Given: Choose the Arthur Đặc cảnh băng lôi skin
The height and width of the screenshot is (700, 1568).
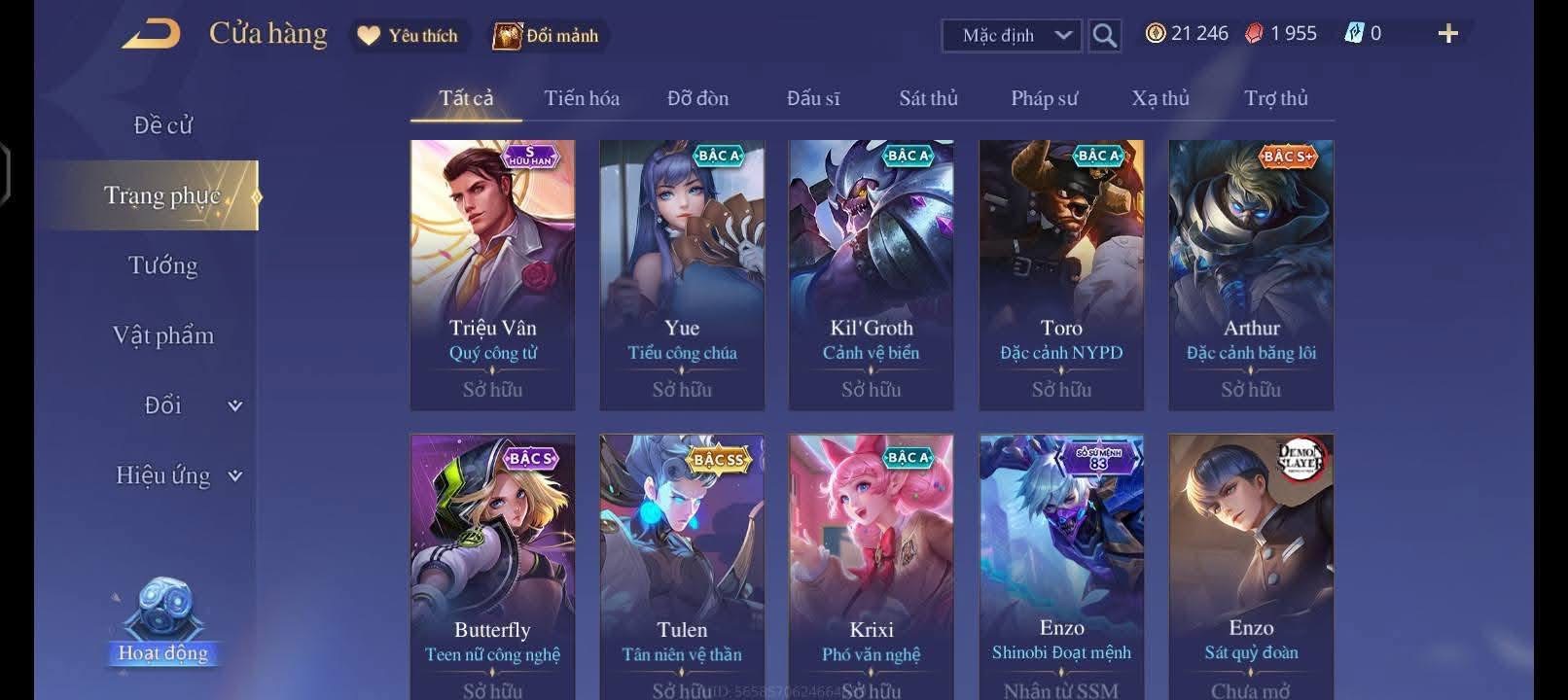Looking at the screenshot, I should 1251,274.
